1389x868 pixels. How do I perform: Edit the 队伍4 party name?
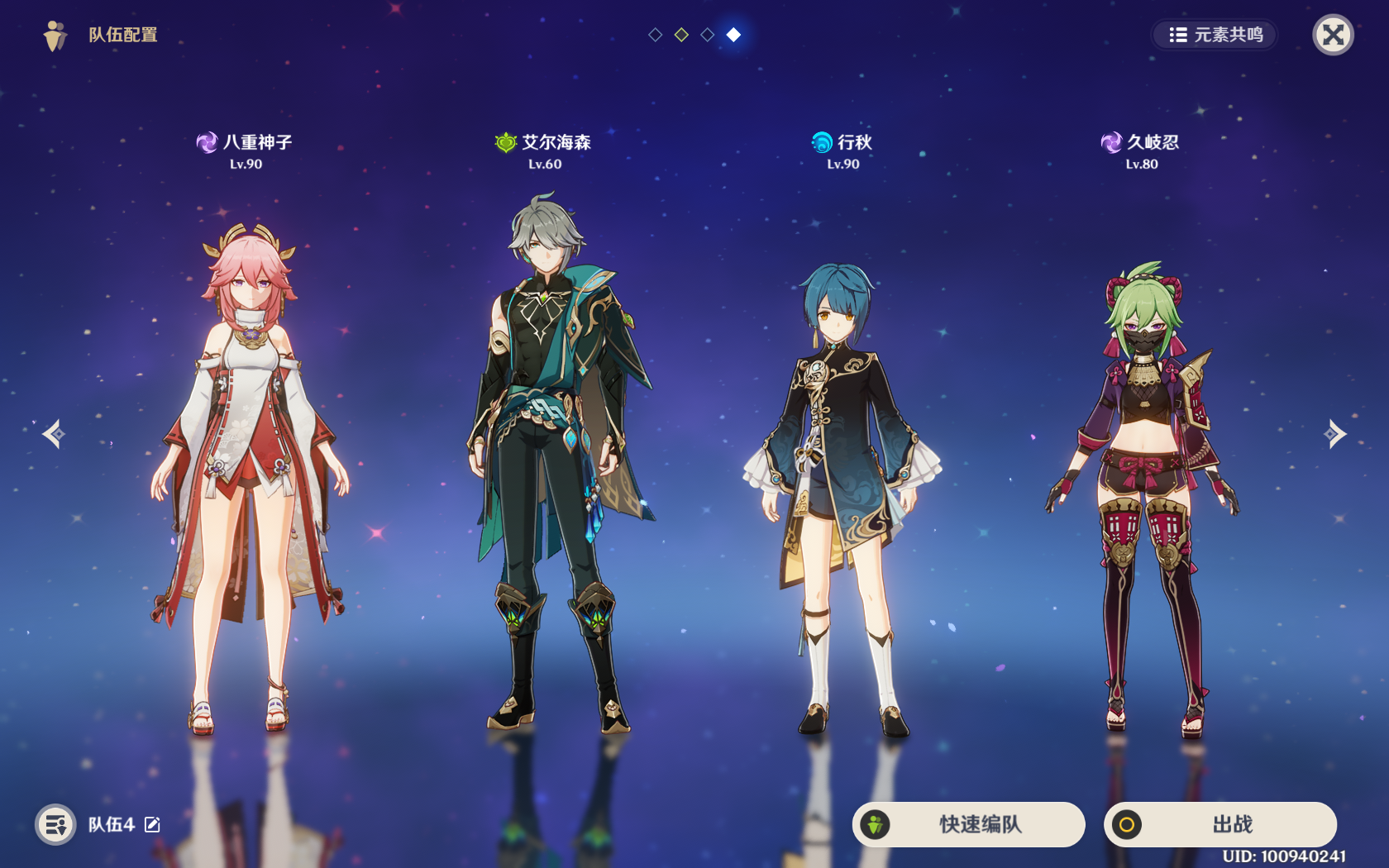click(153, 824)
